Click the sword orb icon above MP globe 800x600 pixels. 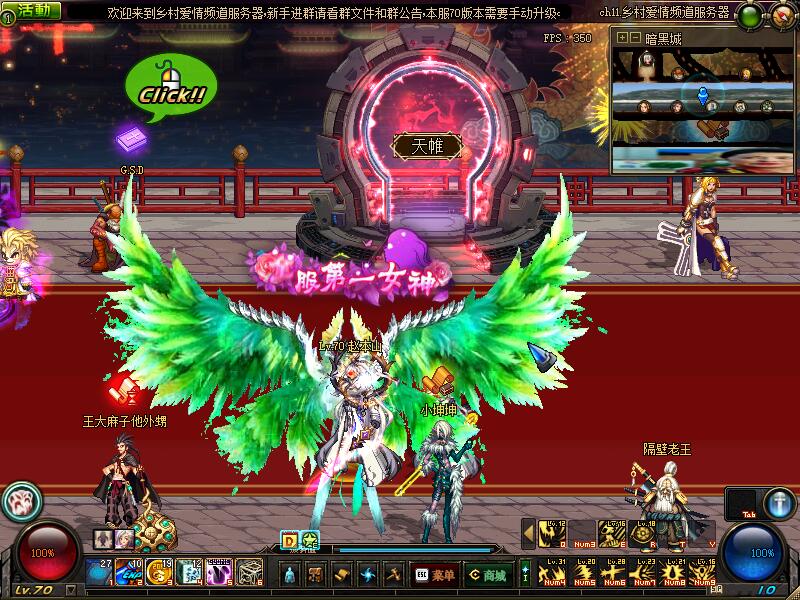(x=780, y=503)
